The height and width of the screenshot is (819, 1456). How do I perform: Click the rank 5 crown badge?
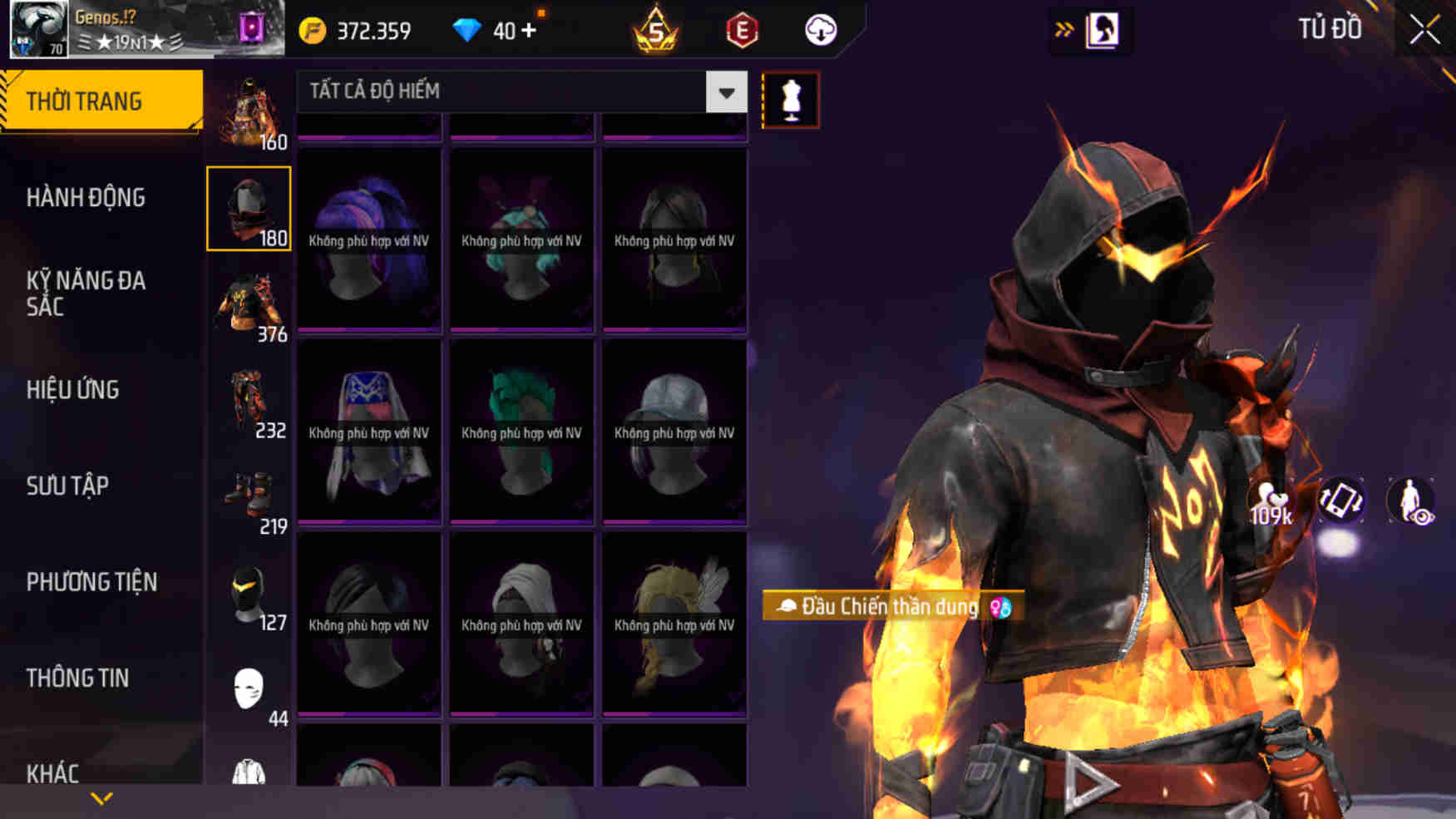(x=657, y=30)
